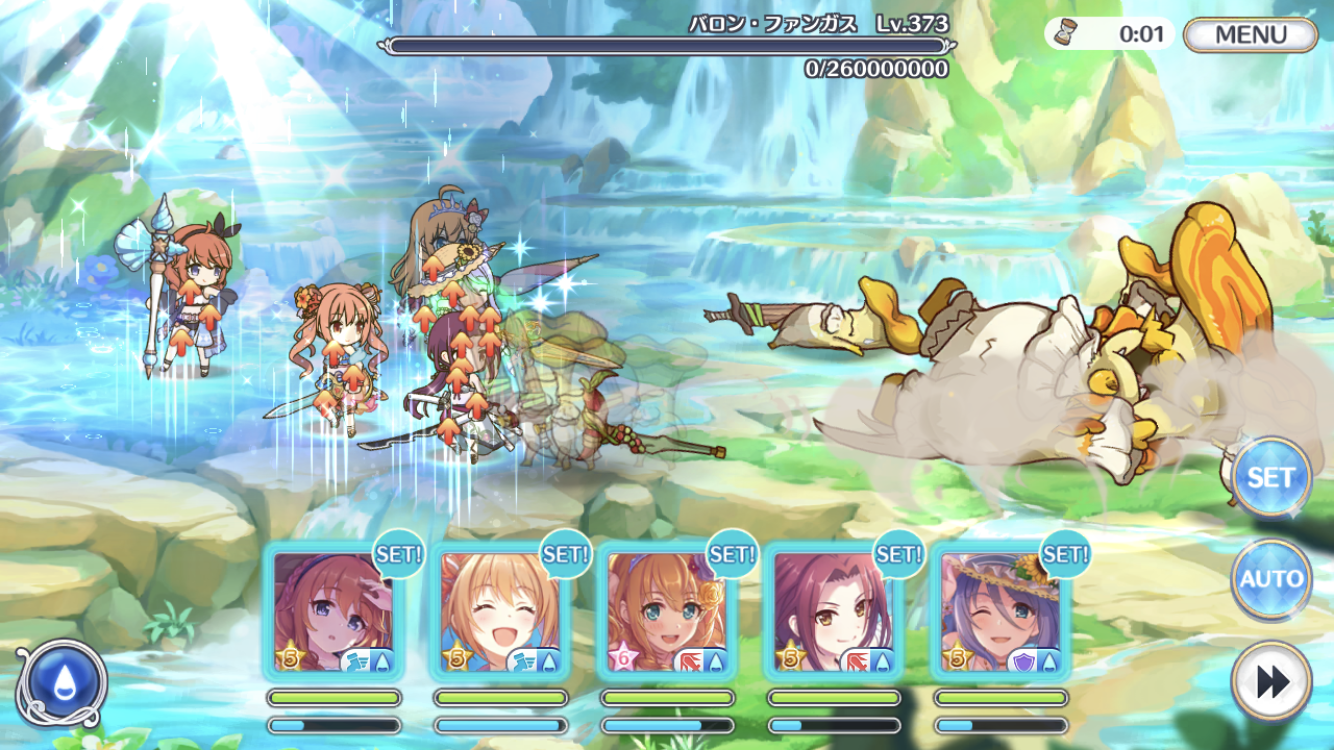
Task: Select the sunflower straw hat girl's portrait
Action: pyautogui.click(x=1002, y=612)
